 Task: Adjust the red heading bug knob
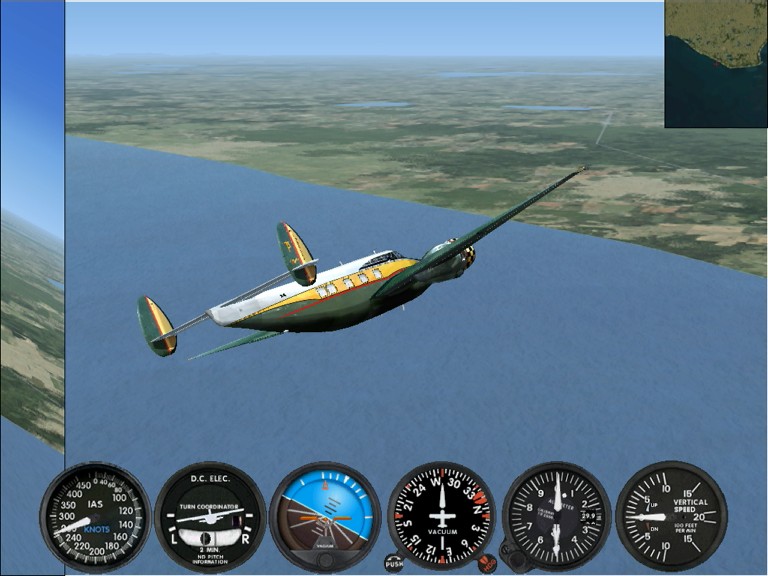[x=487, y=563]
